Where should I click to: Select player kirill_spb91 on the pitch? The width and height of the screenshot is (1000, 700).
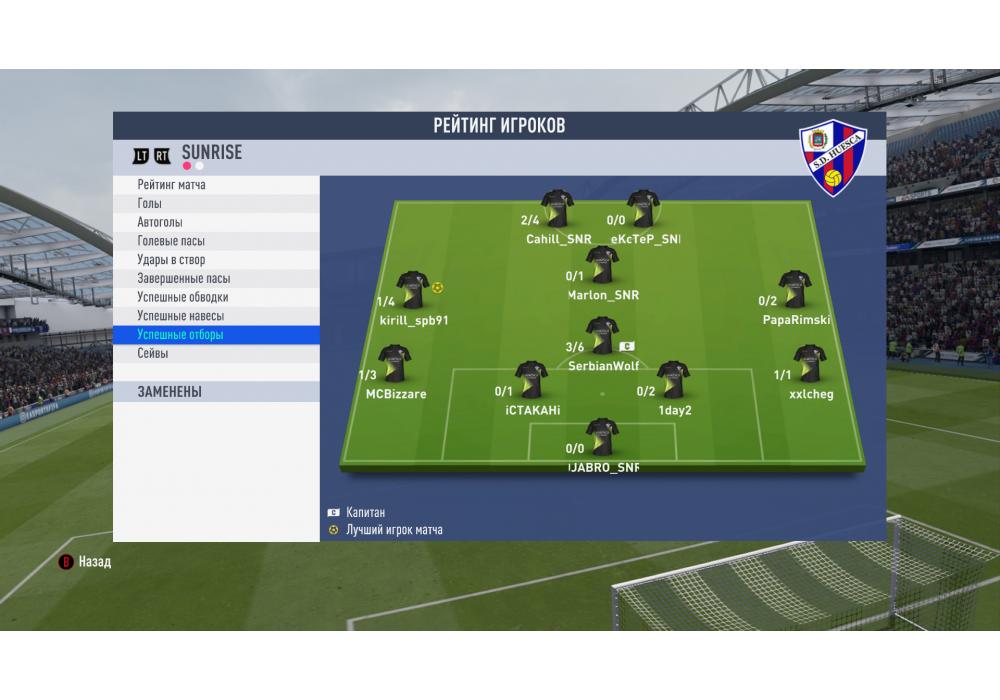[x=413, y=291]
